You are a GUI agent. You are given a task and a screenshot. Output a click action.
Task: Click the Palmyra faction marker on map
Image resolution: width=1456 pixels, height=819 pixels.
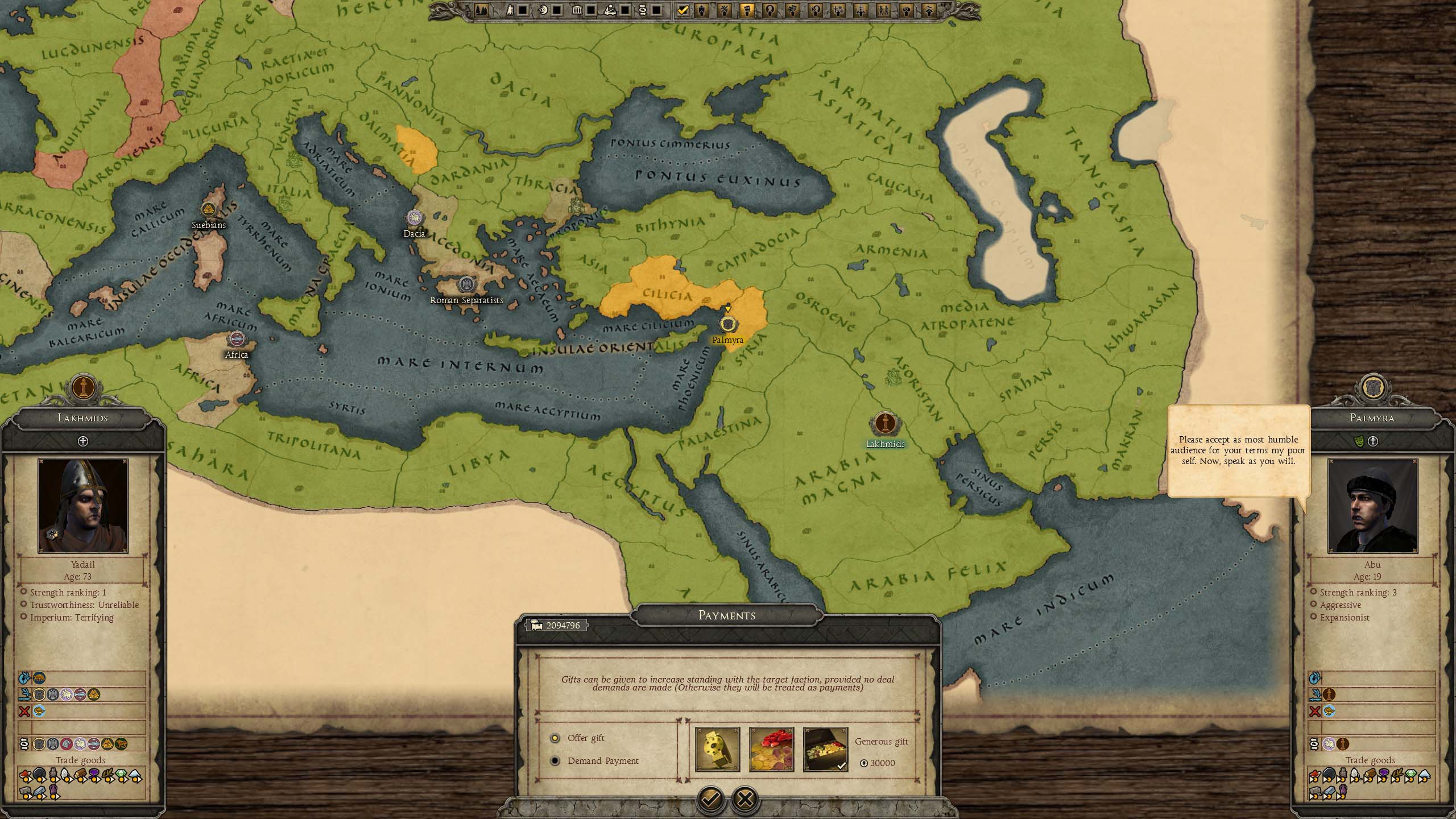(x=727, y=324)
